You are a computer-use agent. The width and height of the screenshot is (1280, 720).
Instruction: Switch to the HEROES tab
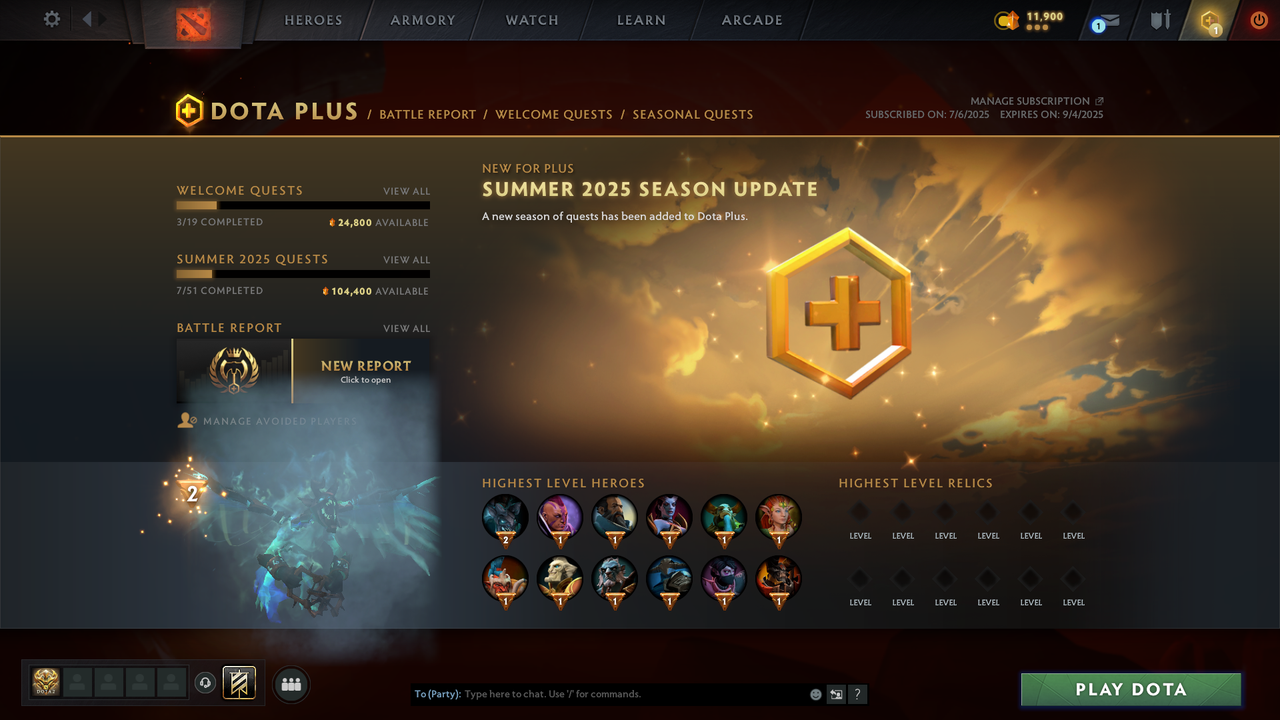coord(313,20)
